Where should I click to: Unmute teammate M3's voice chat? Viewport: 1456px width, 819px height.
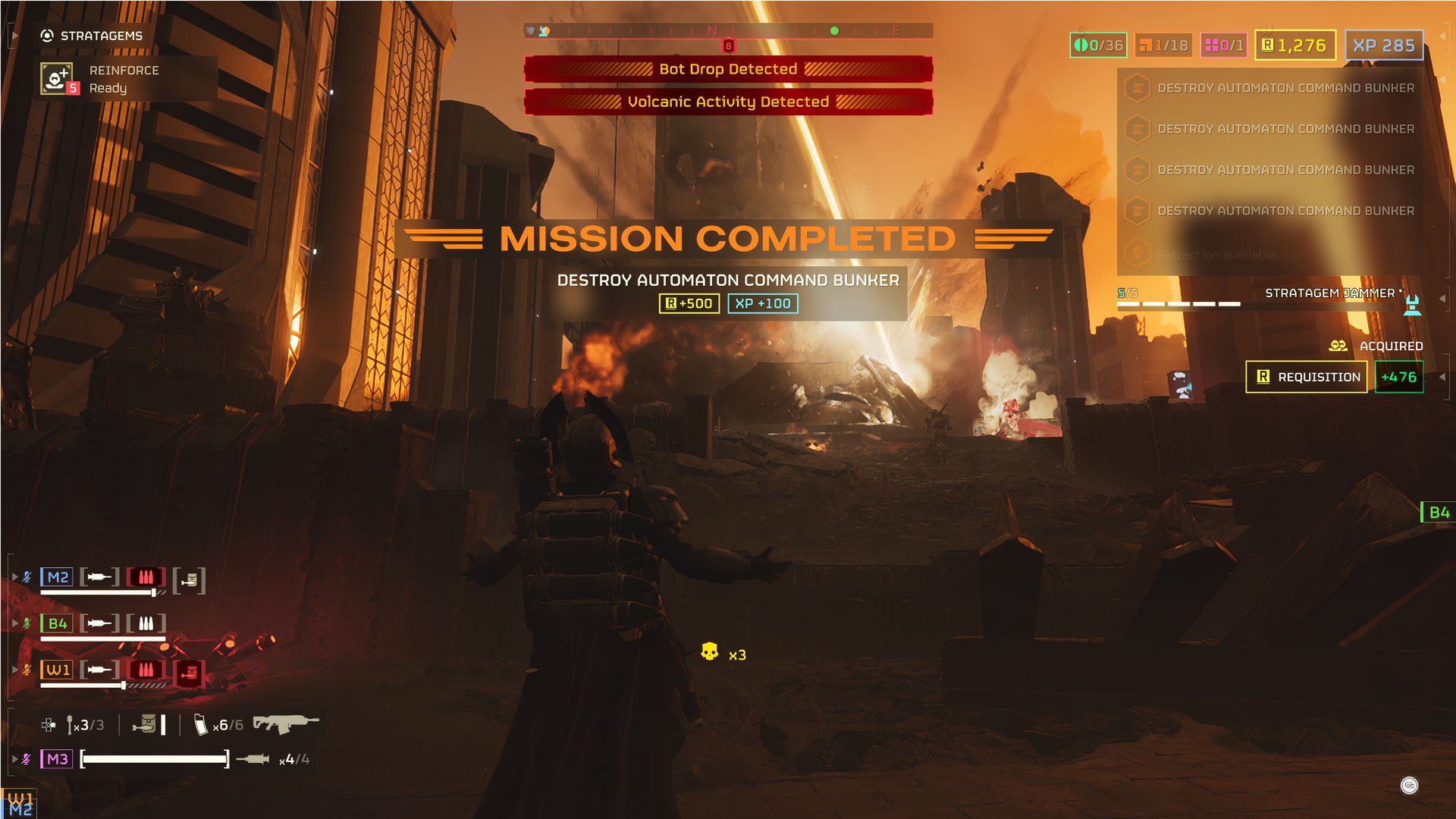click(x=27, y=758)
